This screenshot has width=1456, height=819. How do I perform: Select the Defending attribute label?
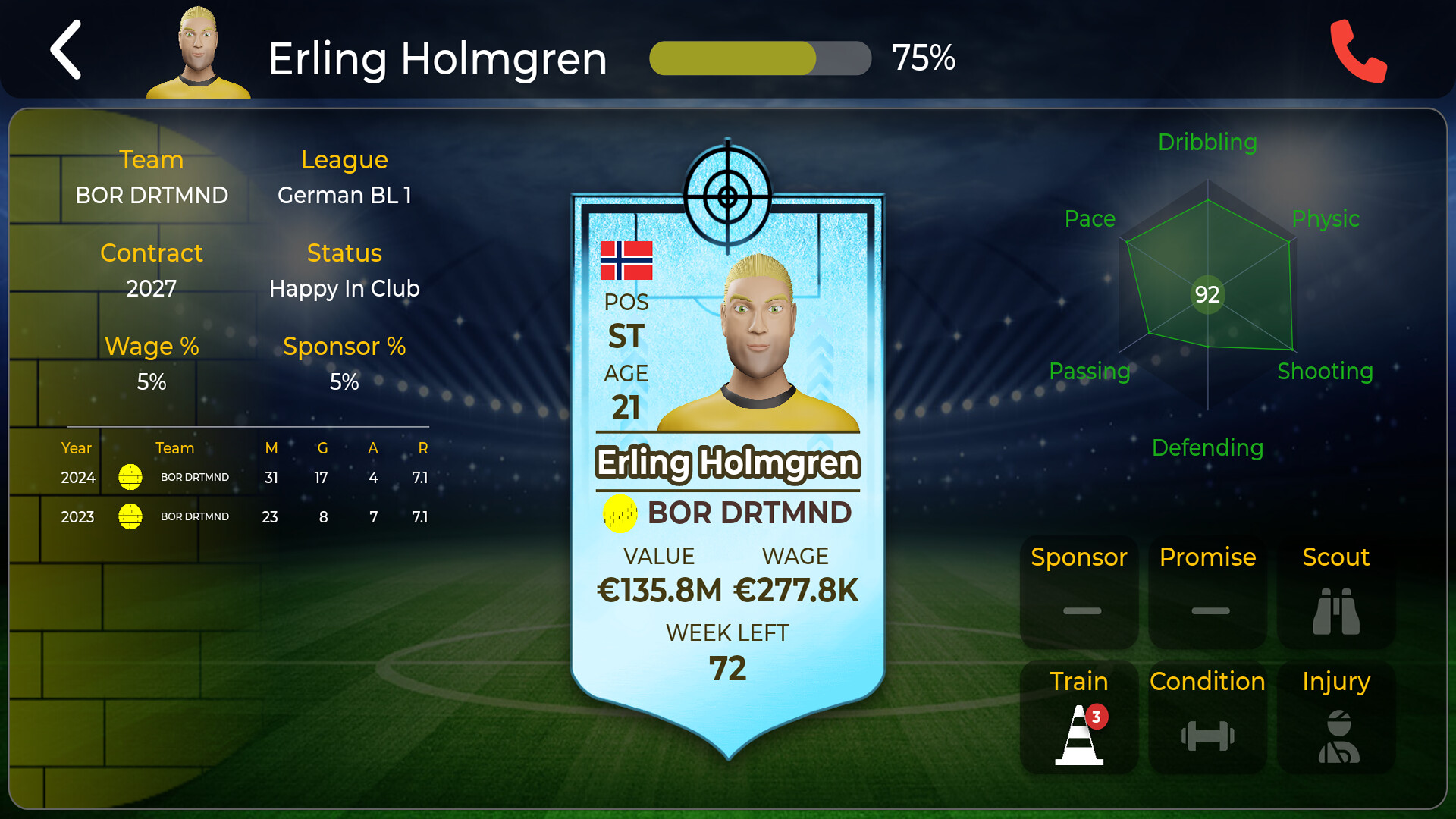click(1207, 447)
